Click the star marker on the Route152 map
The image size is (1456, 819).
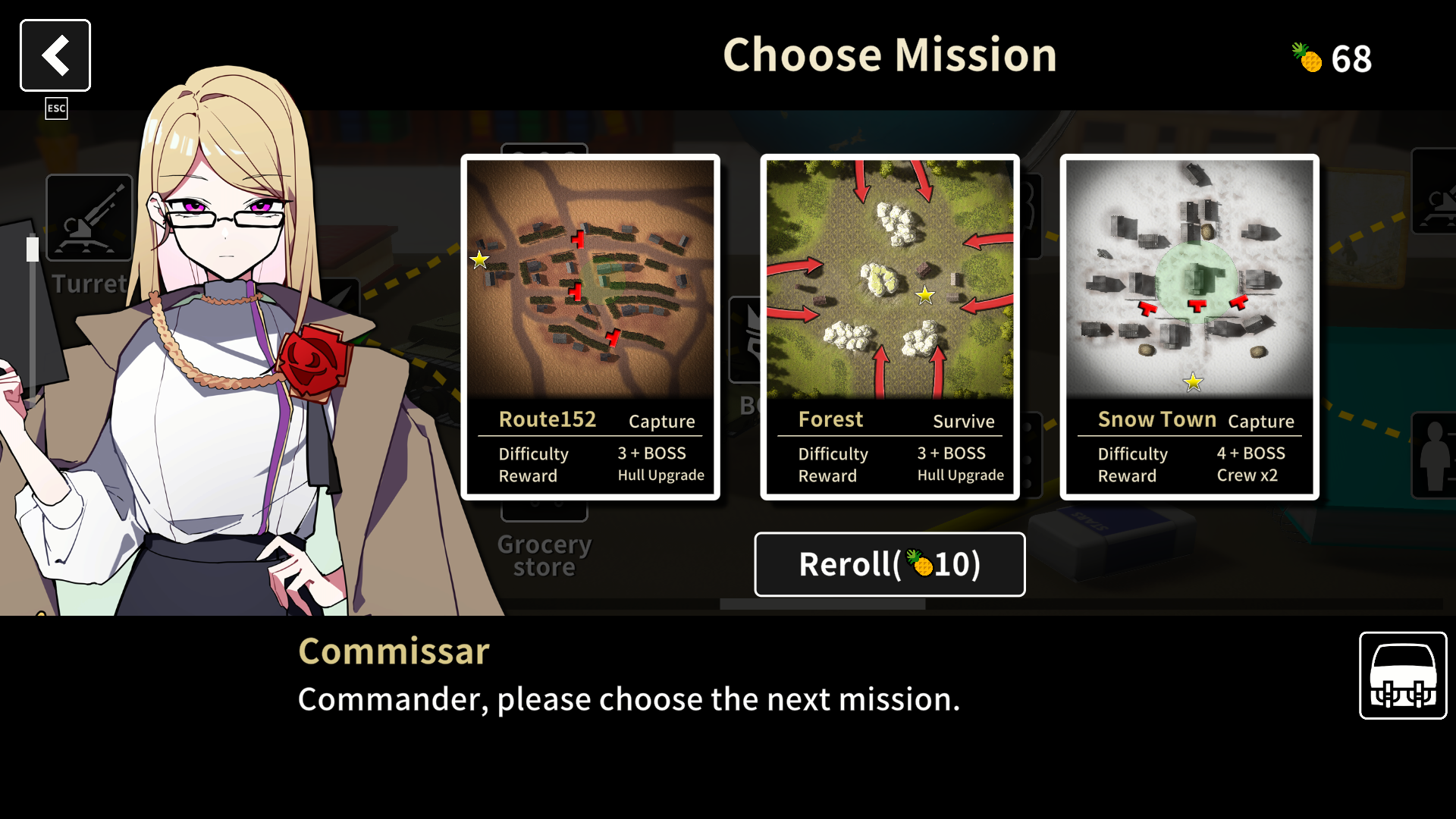point(479,260)
